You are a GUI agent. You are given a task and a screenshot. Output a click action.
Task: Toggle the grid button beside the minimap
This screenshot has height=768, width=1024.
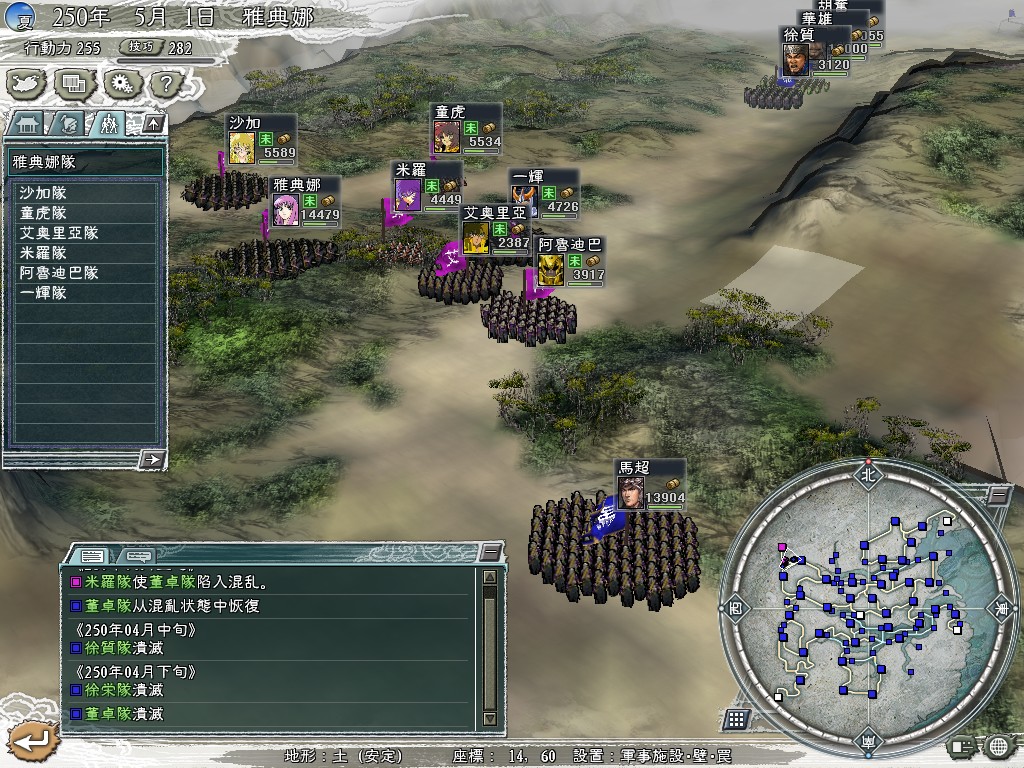tap(735, 719)
